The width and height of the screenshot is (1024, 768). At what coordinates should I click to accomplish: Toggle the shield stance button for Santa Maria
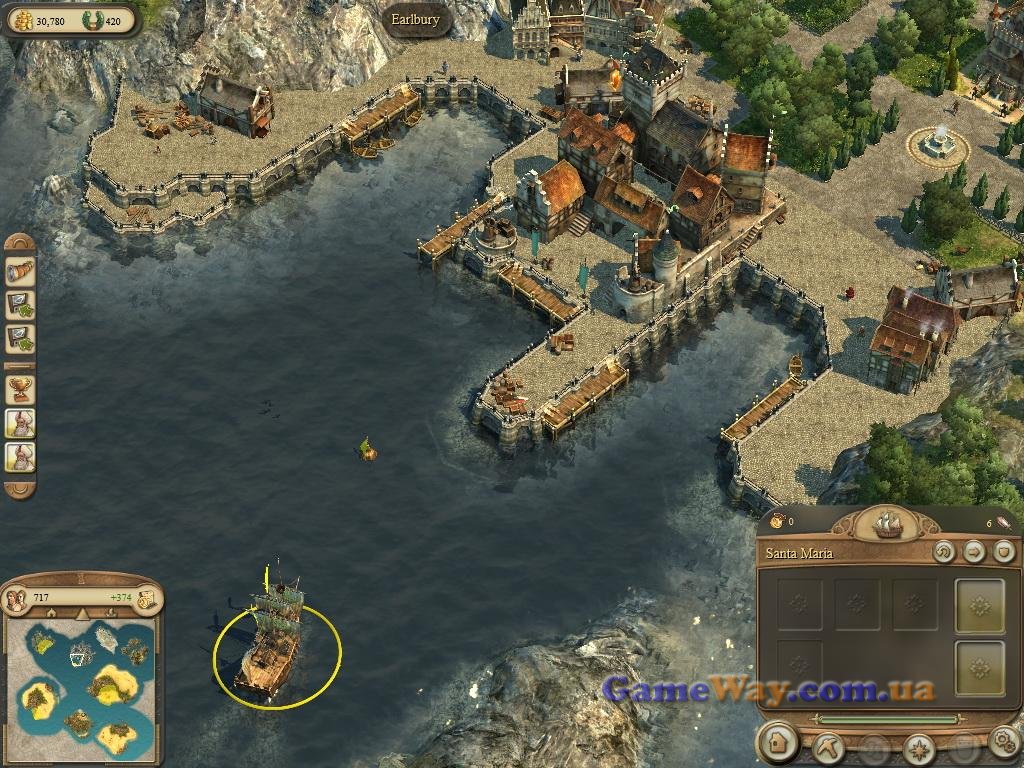point(1004,551)
